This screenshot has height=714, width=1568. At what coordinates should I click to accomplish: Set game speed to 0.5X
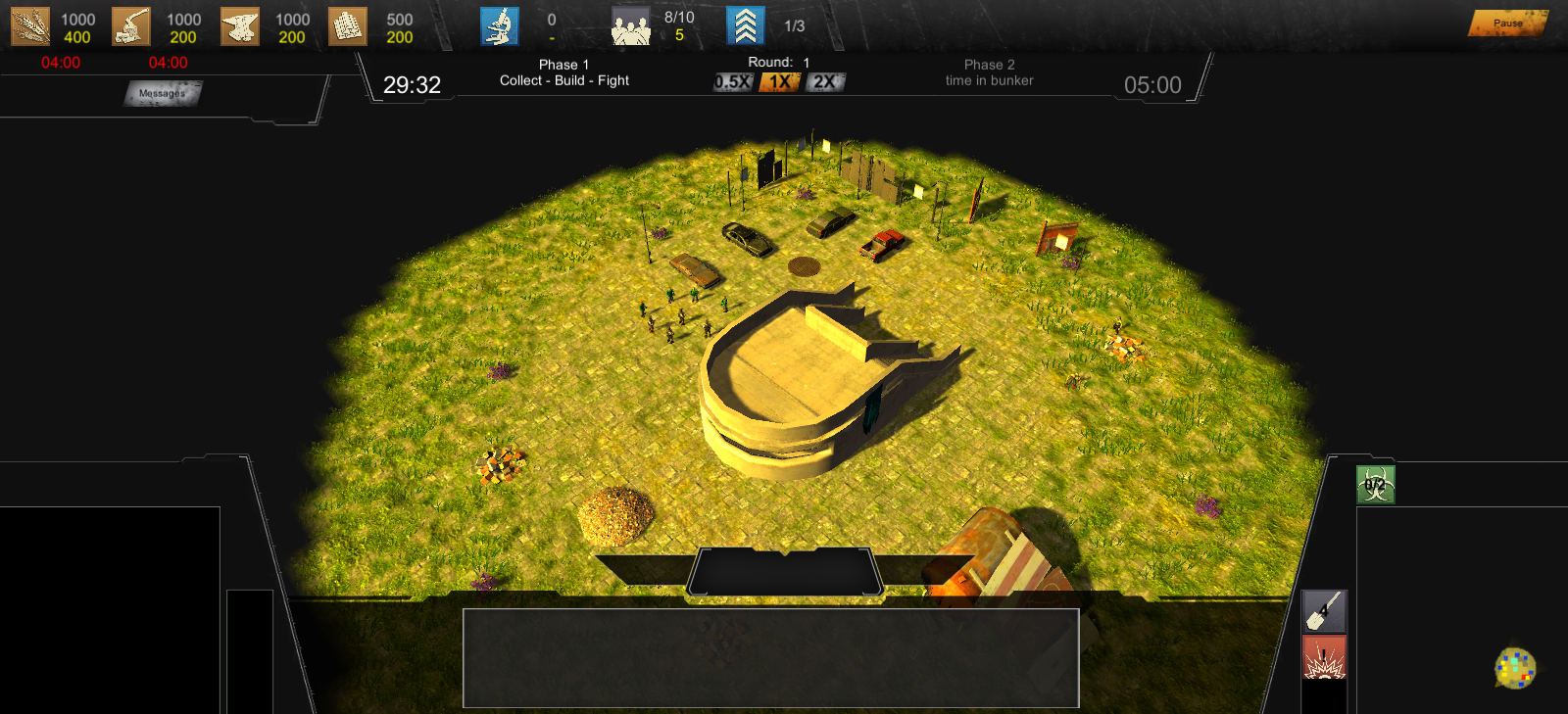pos(733,82)
